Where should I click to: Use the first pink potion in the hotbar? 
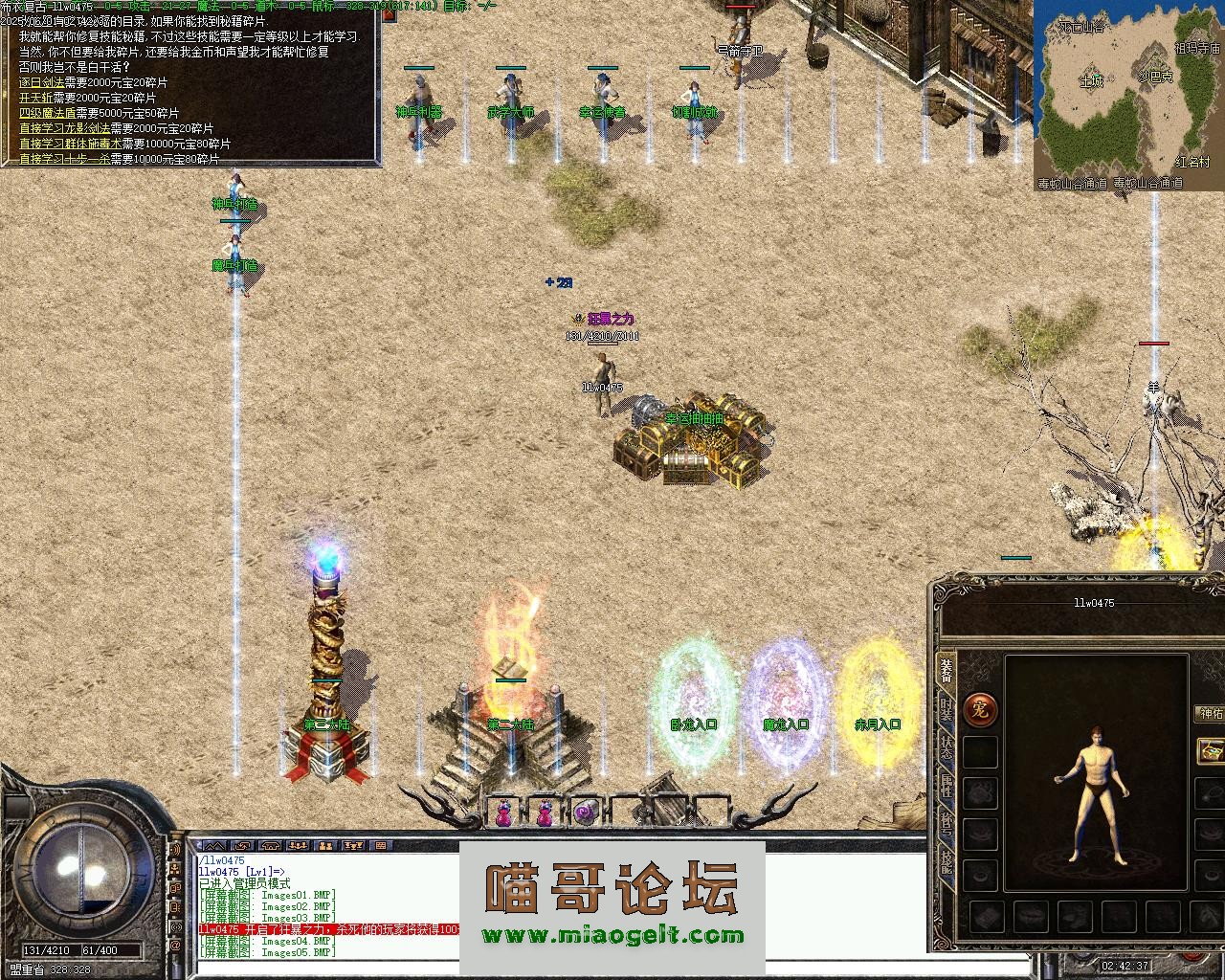(501, 813)
